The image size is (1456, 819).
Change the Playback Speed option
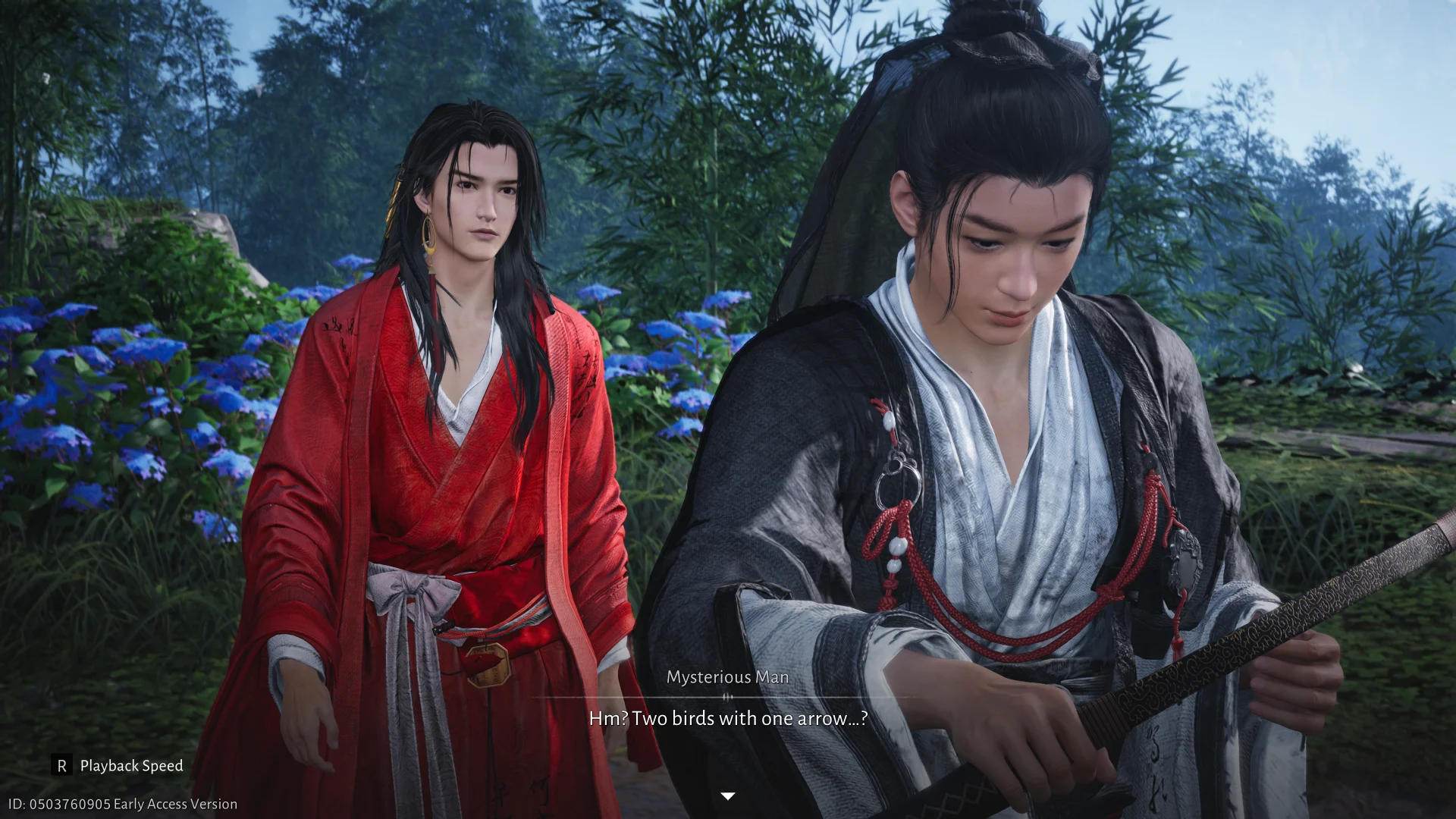coord(118,766)
